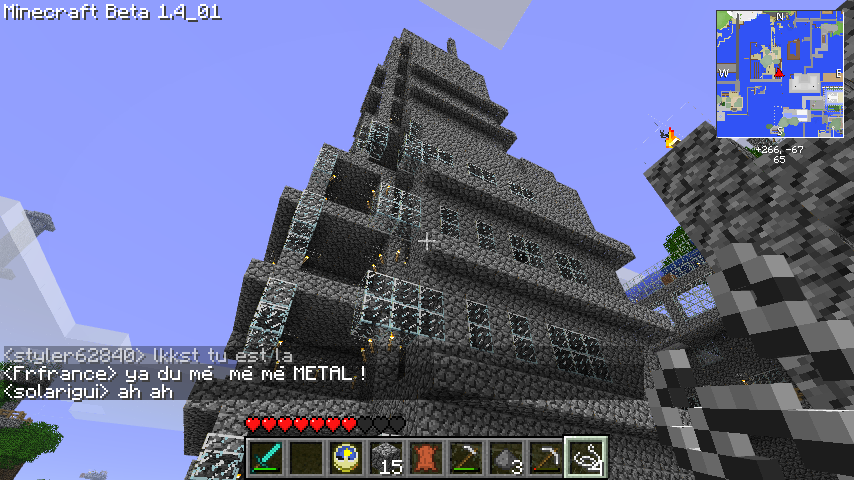Image resolution: width=854 pixels, height=480 pixels.
Task: Click the minimap in the corner
Action: [x=779, y=75]
